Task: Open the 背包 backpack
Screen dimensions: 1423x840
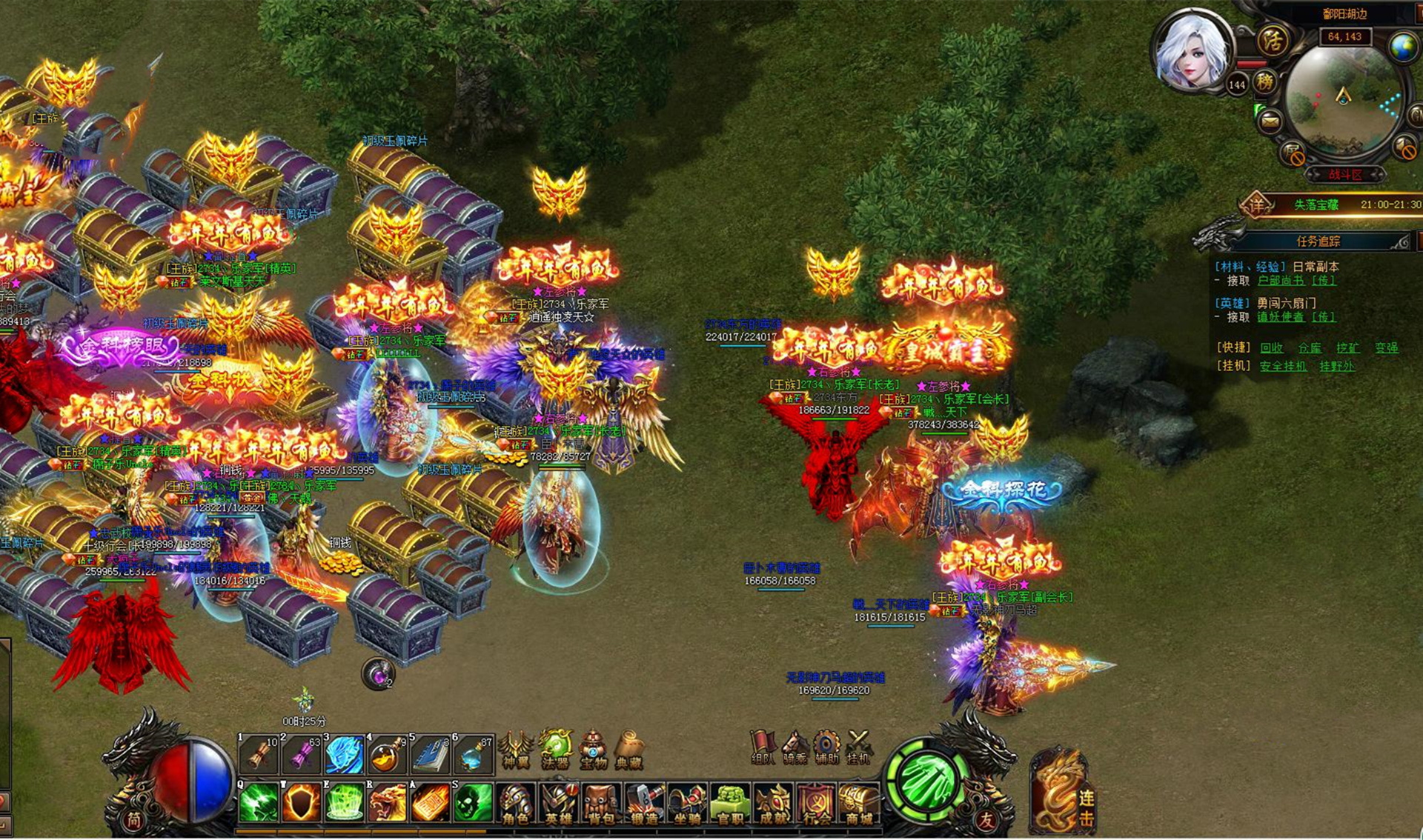Action: tap(602, 805)
